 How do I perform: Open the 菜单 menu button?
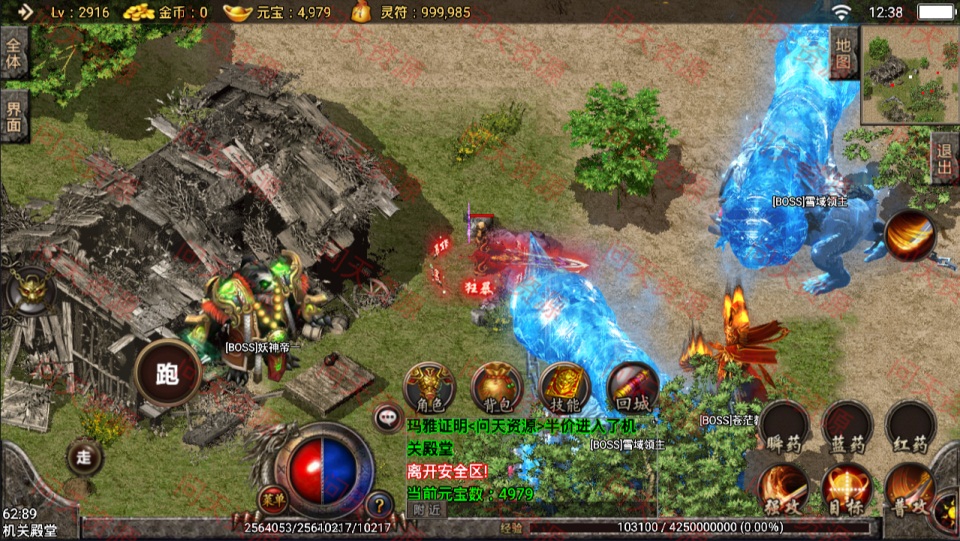pos(271,498)
